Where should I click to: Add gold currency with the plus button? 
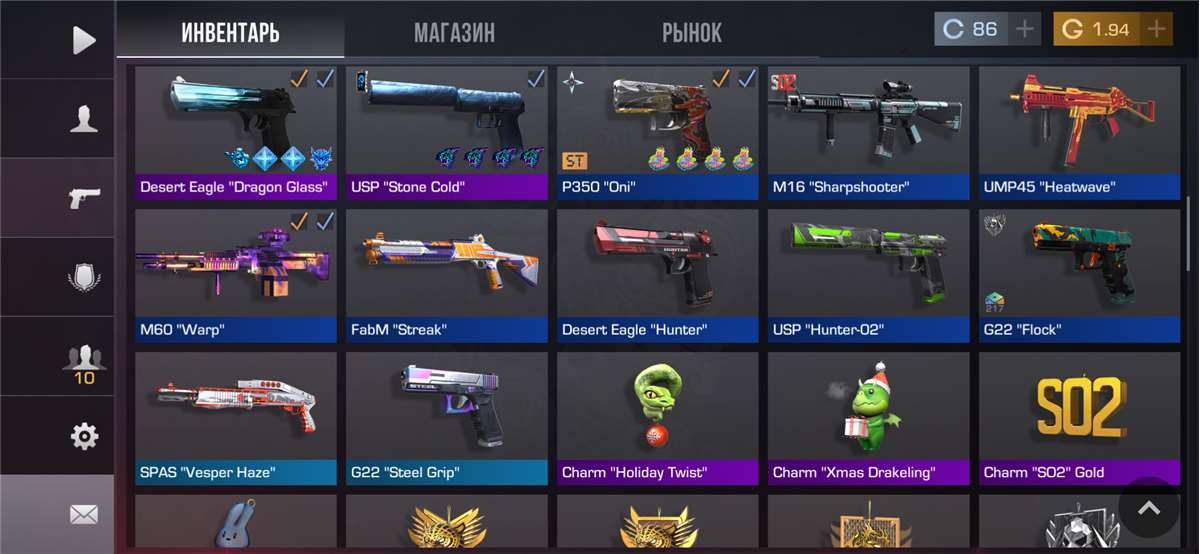pos(1156,29)
